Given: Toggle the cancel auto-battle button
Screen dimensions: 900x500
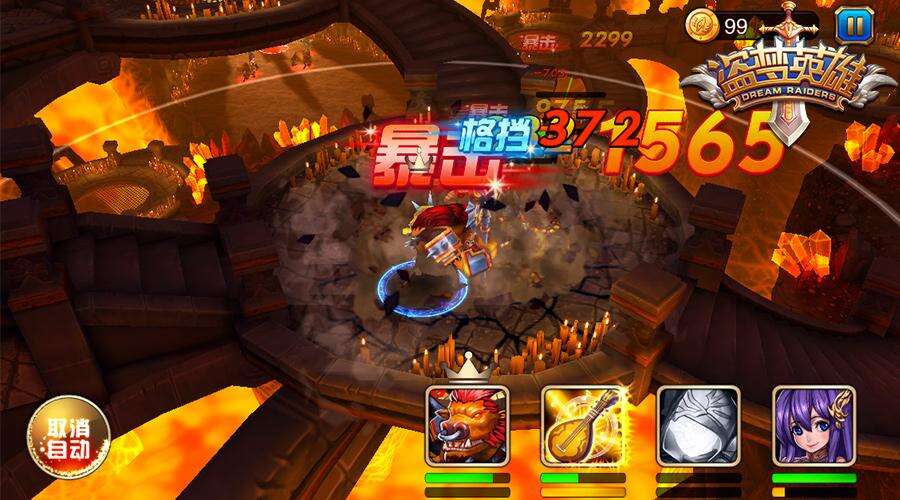Looking at the screenshot, I should click(68, 440).
